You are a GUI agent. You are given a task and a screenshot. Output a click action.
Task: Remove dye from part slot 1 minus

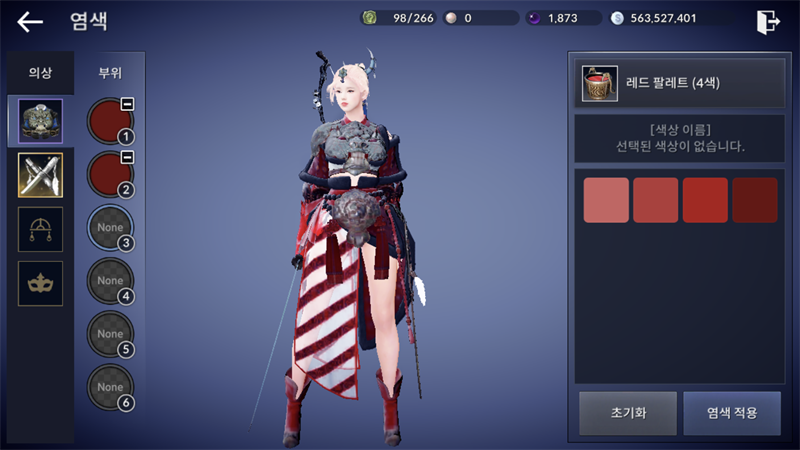tap(128, 104)
